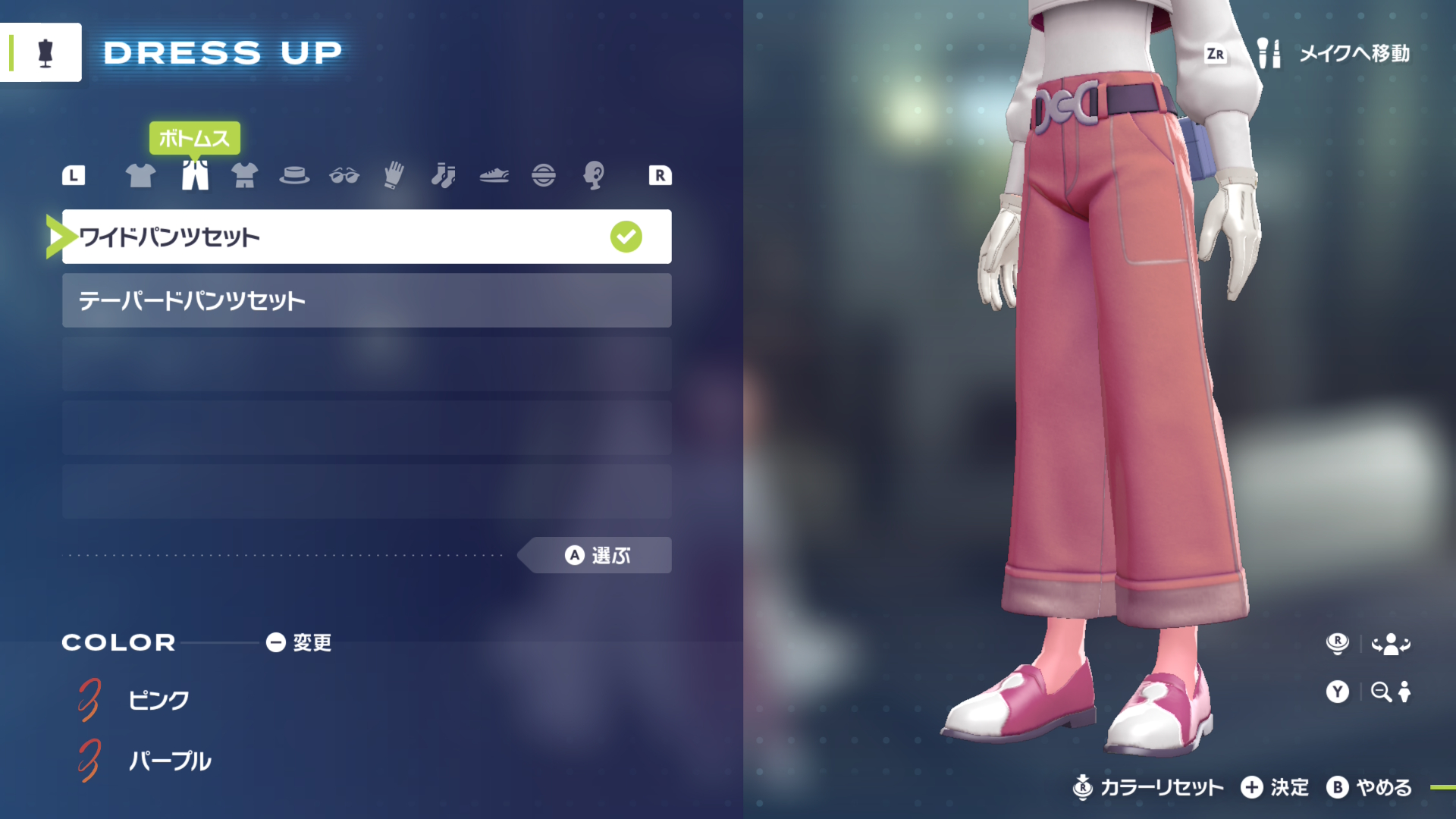Confirm the outfit with 決定
The height and width of the screenshot is (819, 1456).
click(1276, 788)
